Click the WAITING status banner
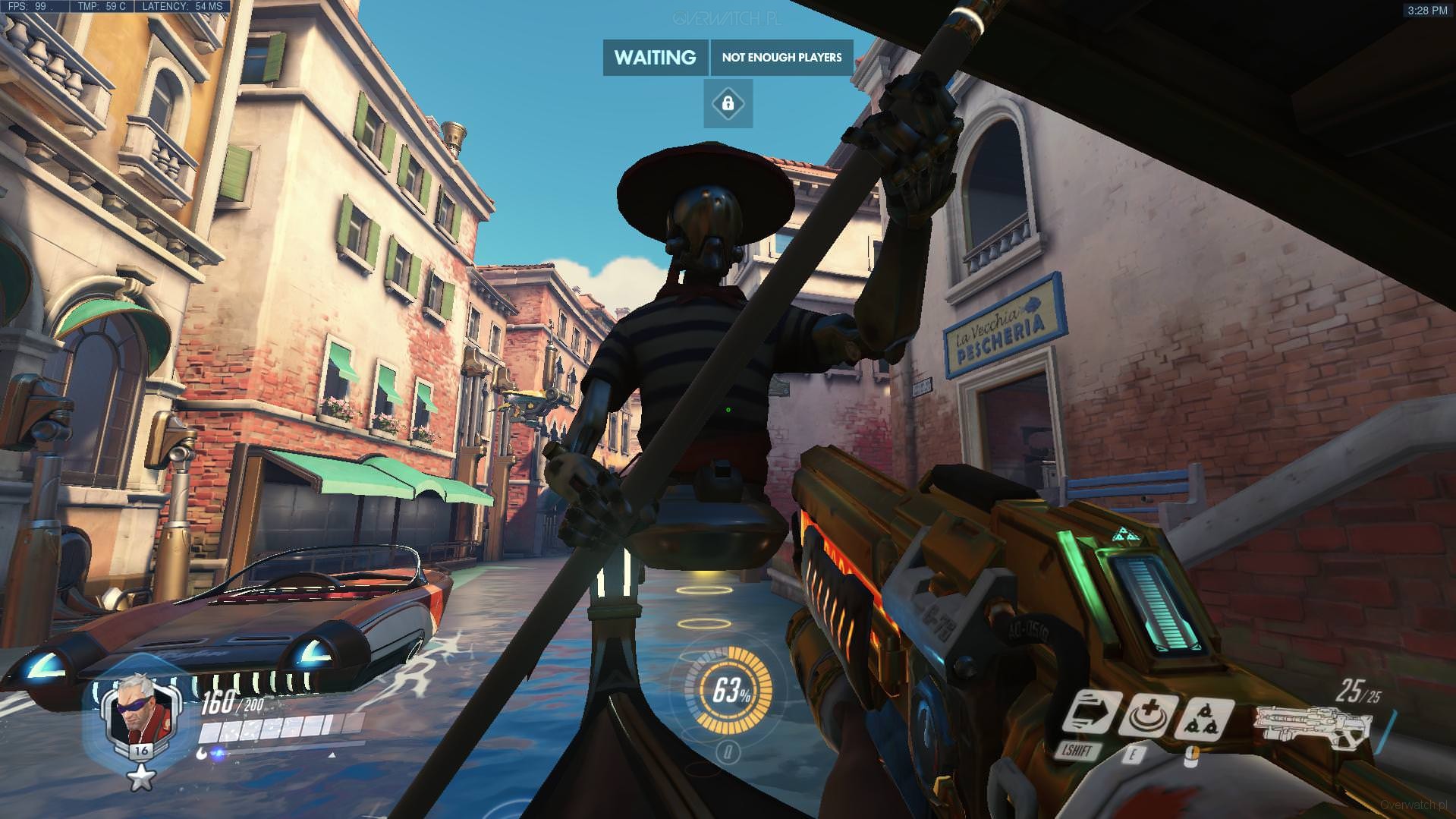This screenshot has width=1456, height=819. tap(655, 58)
